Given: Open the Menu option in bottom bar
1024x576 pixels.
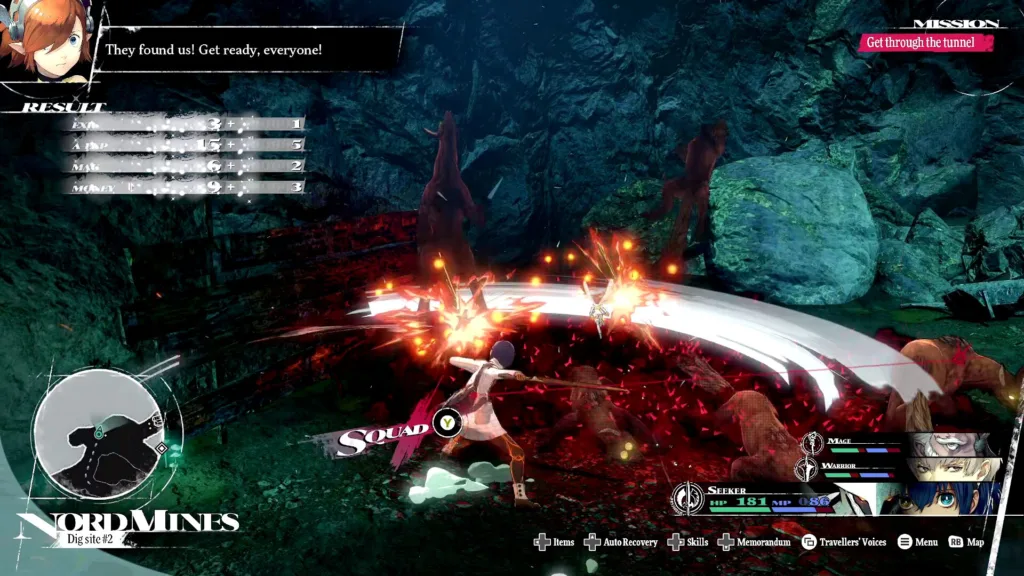Looking at the screenshot, I should (917, 542).
